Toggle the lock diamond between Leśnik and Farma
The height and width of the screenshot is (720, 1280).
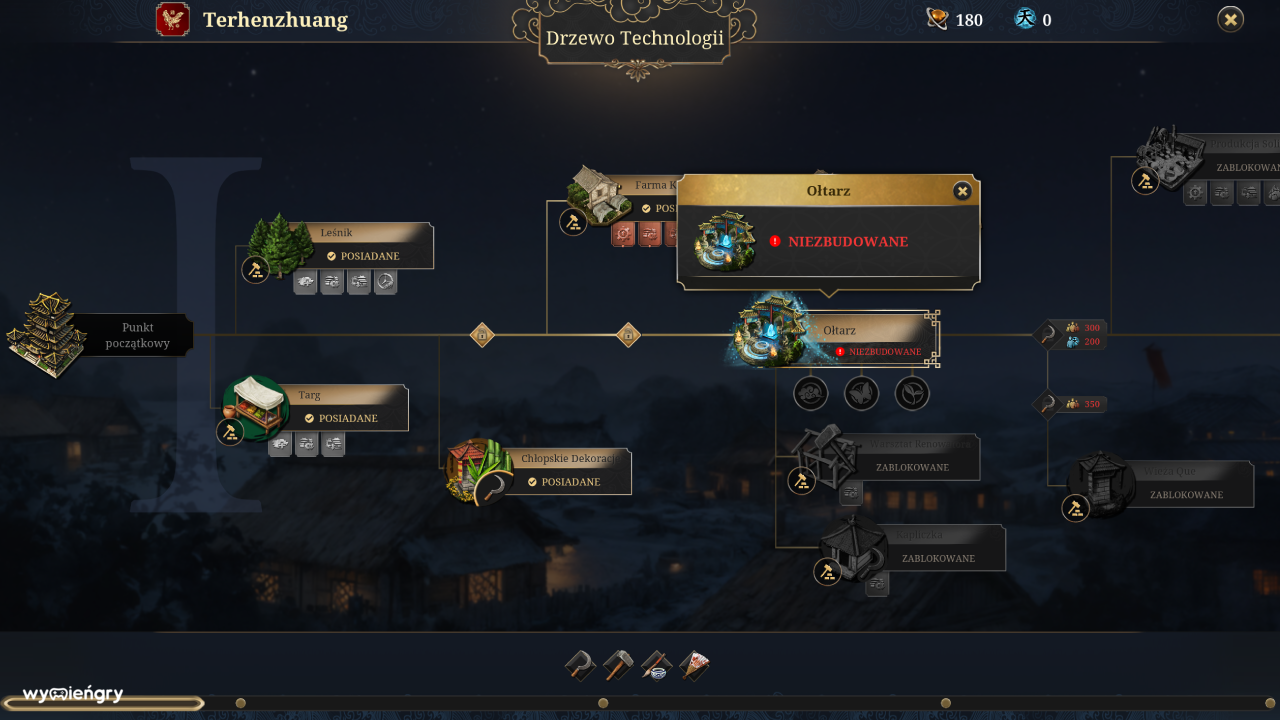[x=480, y=334]
